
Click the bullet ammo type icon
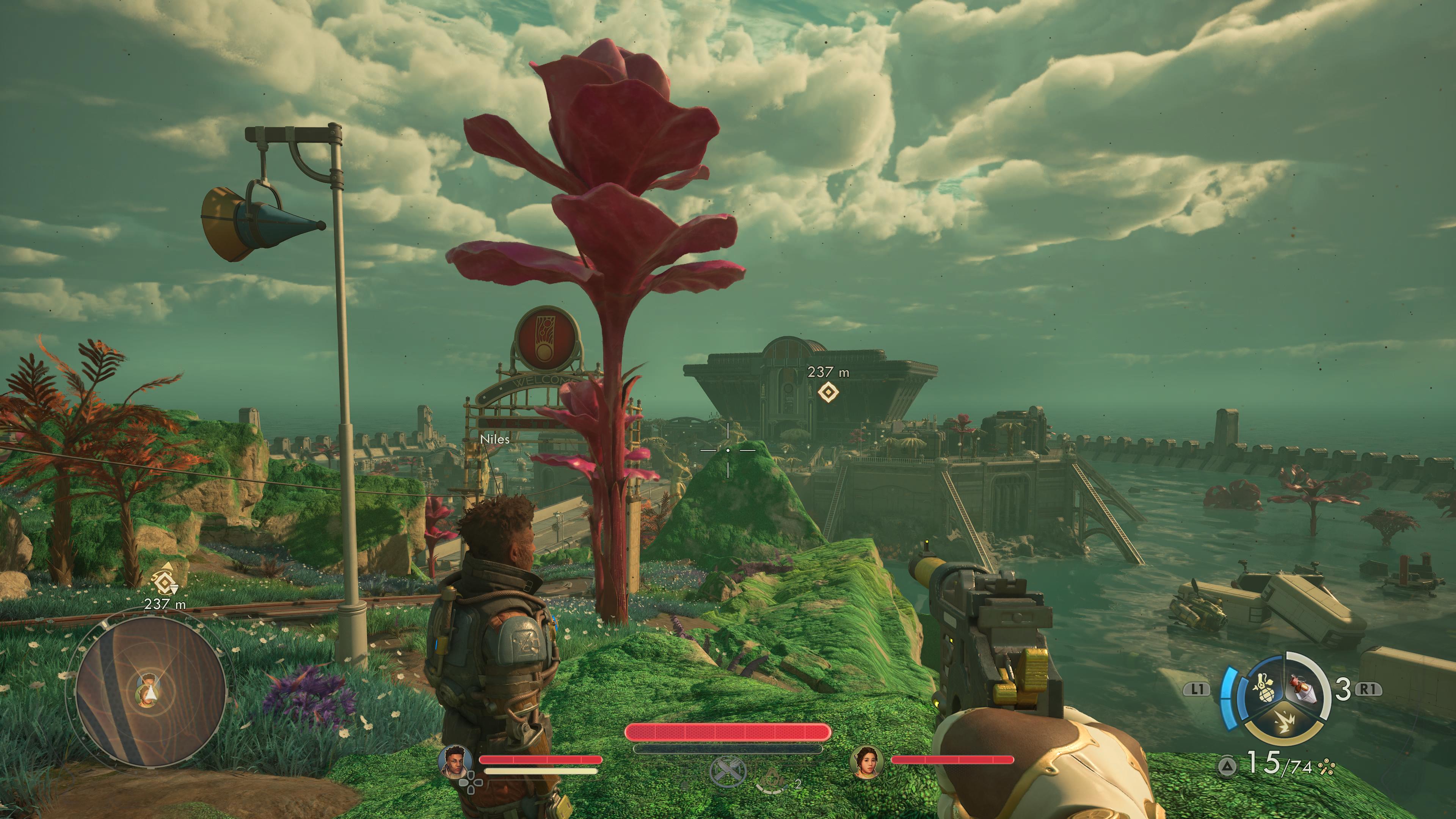(1326, 767)
